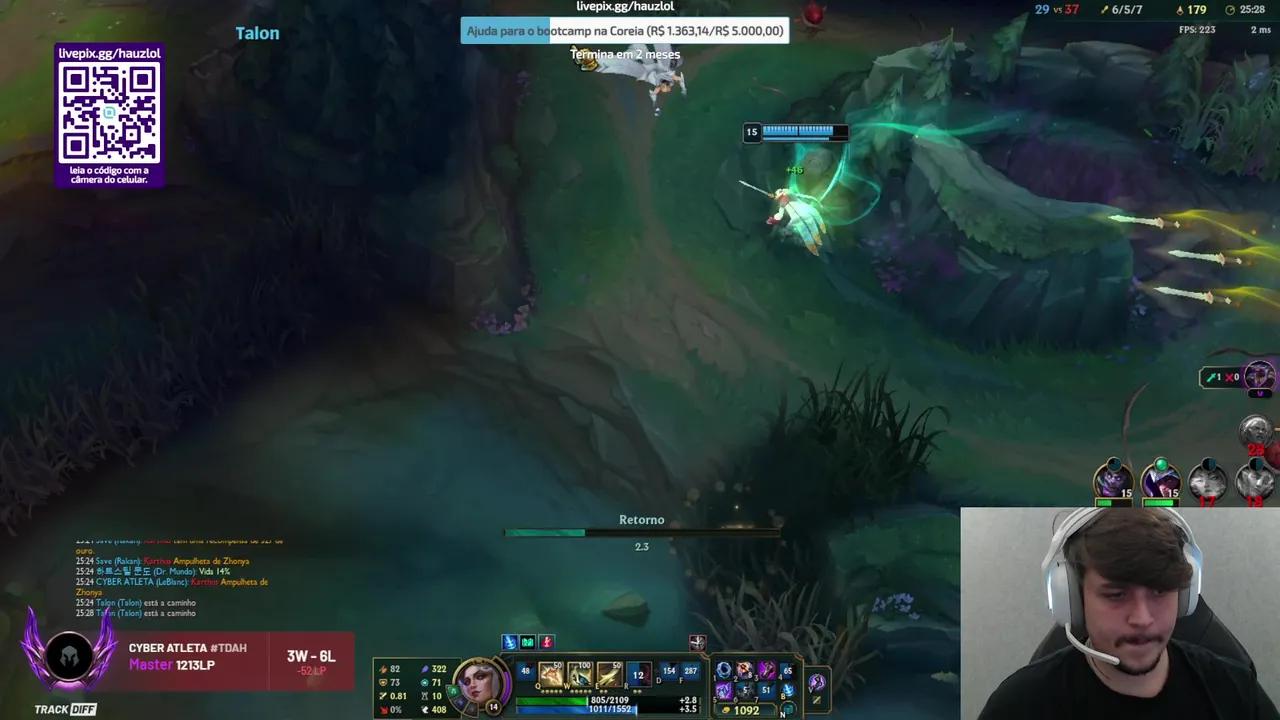This screenshot has height=720, width=1280.
Task: Click the W ability icon
Action: pos(579,672)
